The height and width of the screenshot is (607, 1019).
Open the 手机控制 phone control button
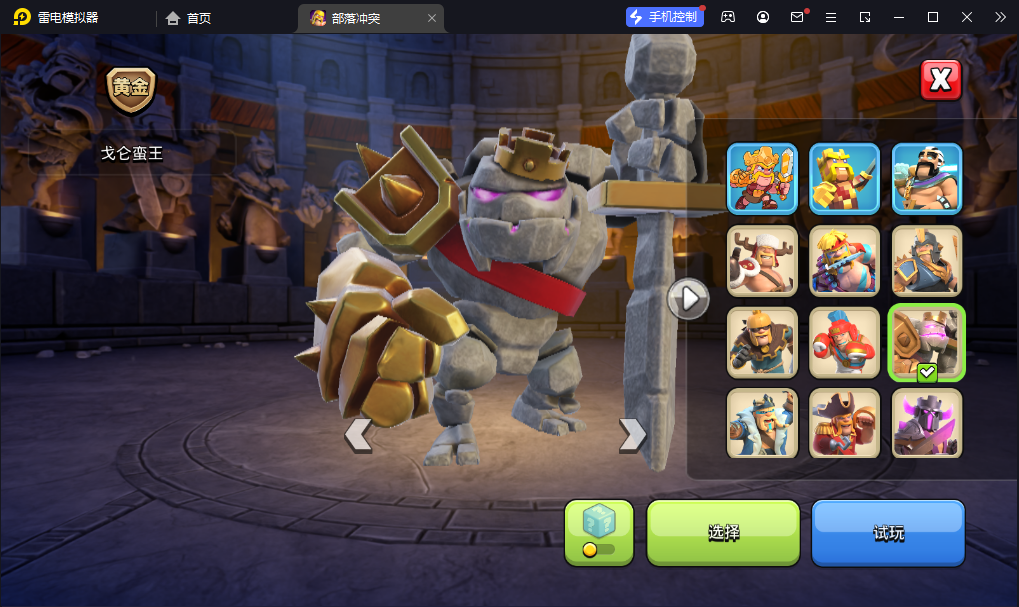tap(665, 17)
